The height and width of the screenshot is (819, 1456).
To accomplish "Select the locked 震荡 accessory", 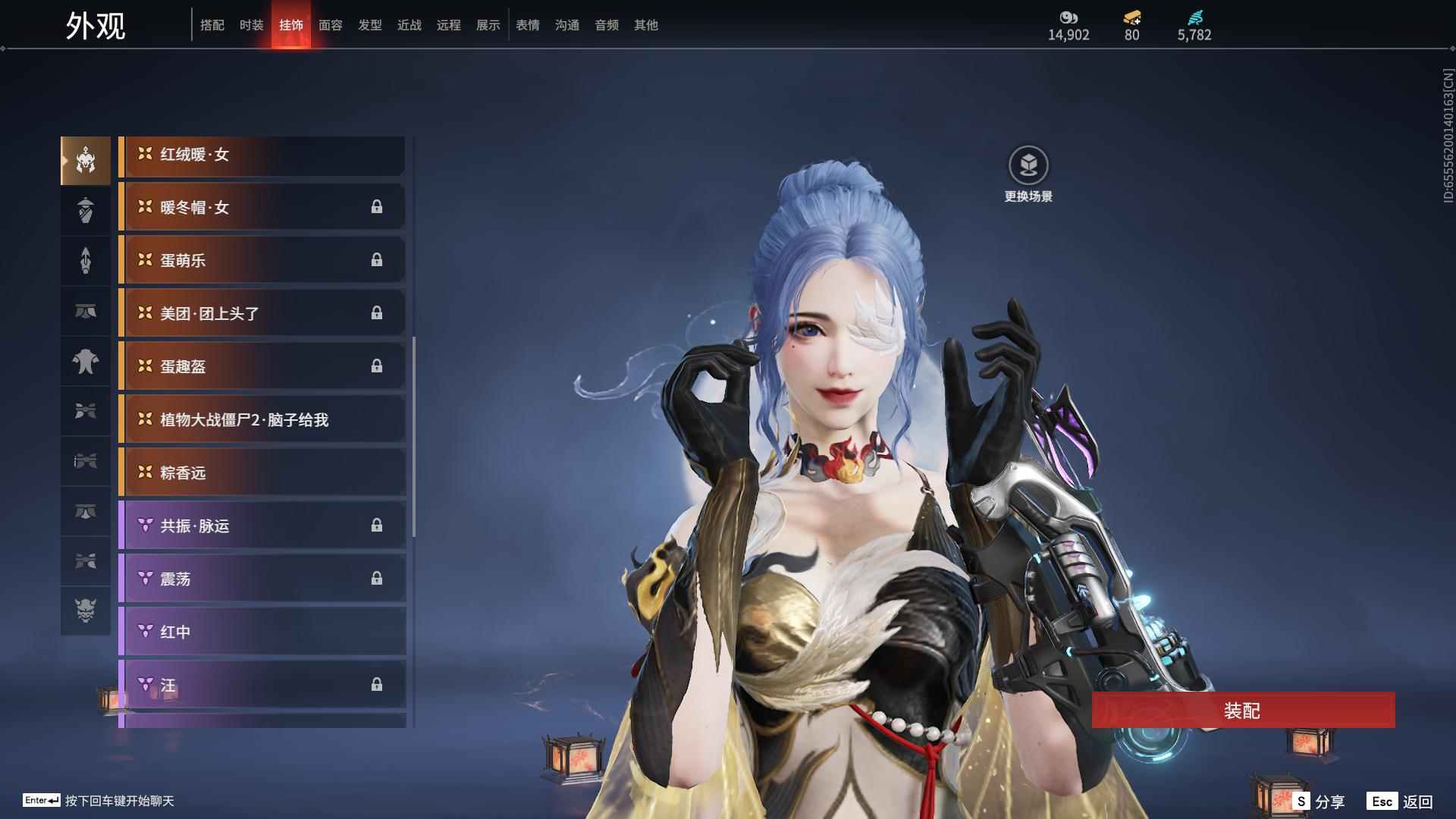I will tap(262, 579).
